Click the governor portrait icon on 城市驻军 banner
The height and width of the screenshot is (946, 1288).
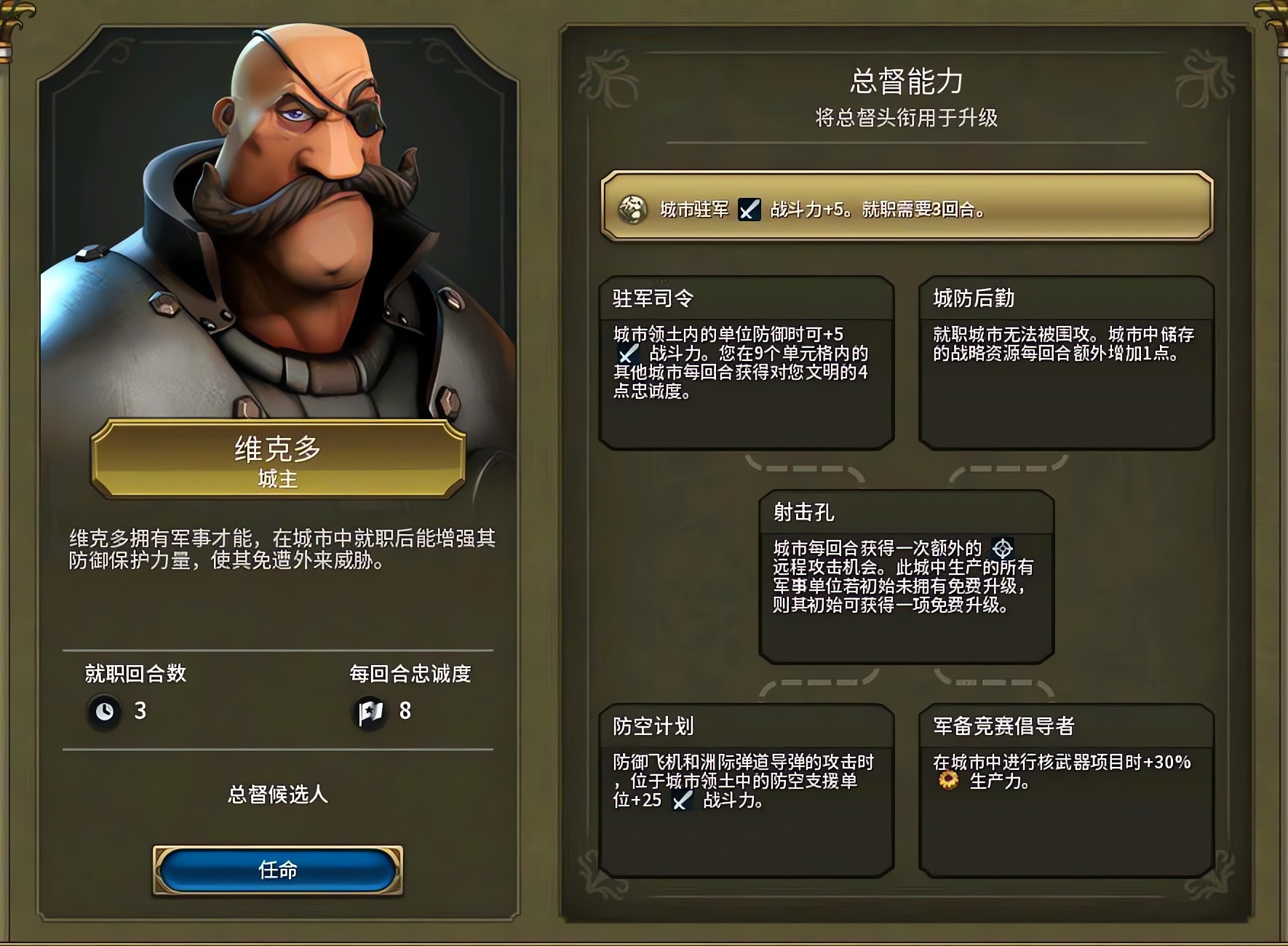click(635, 210)
